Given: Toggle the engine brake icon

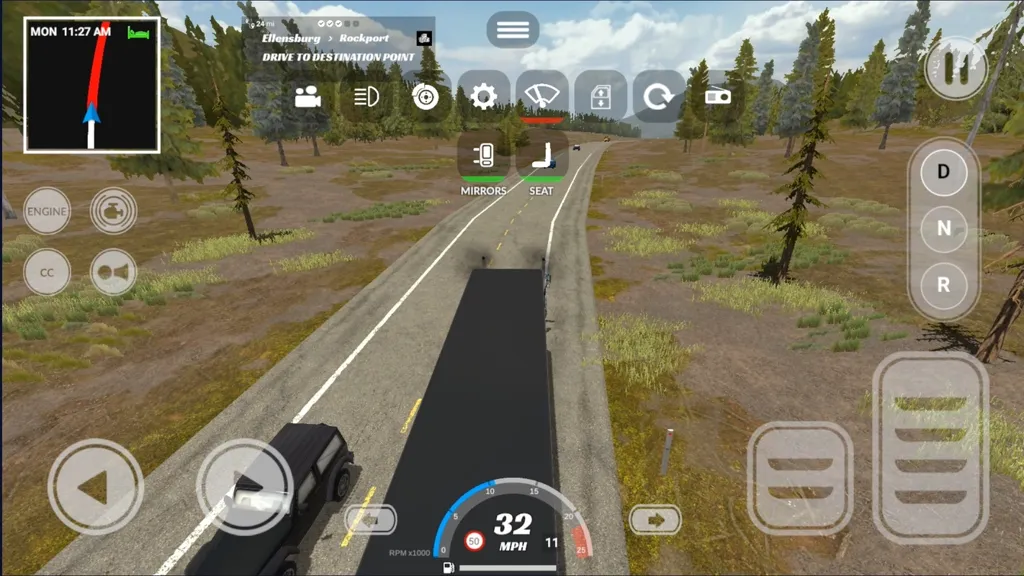Looking at the screenshot, I should click(114, 212).
